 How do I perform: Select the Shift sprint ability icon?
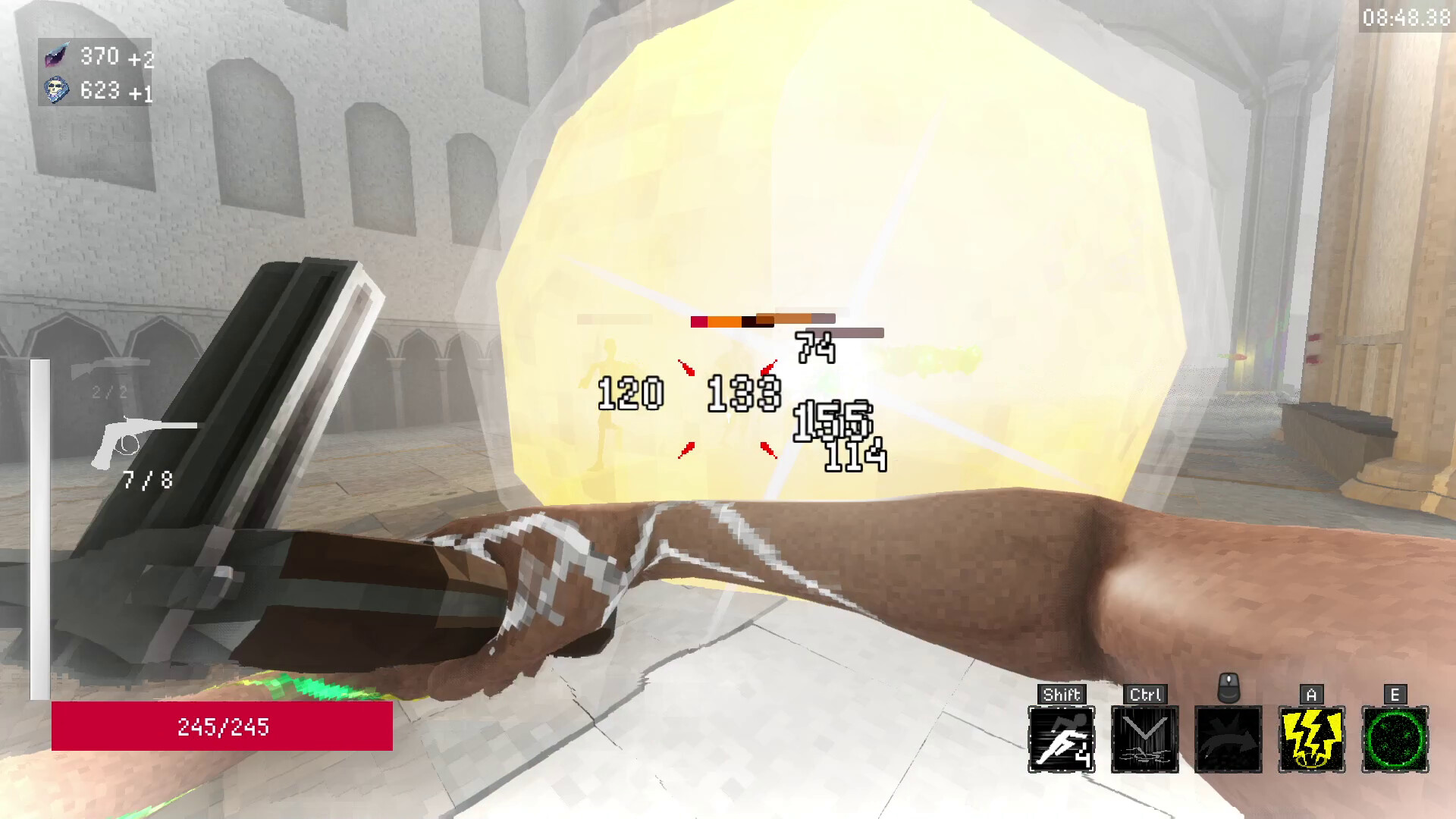pos(1062,737)
